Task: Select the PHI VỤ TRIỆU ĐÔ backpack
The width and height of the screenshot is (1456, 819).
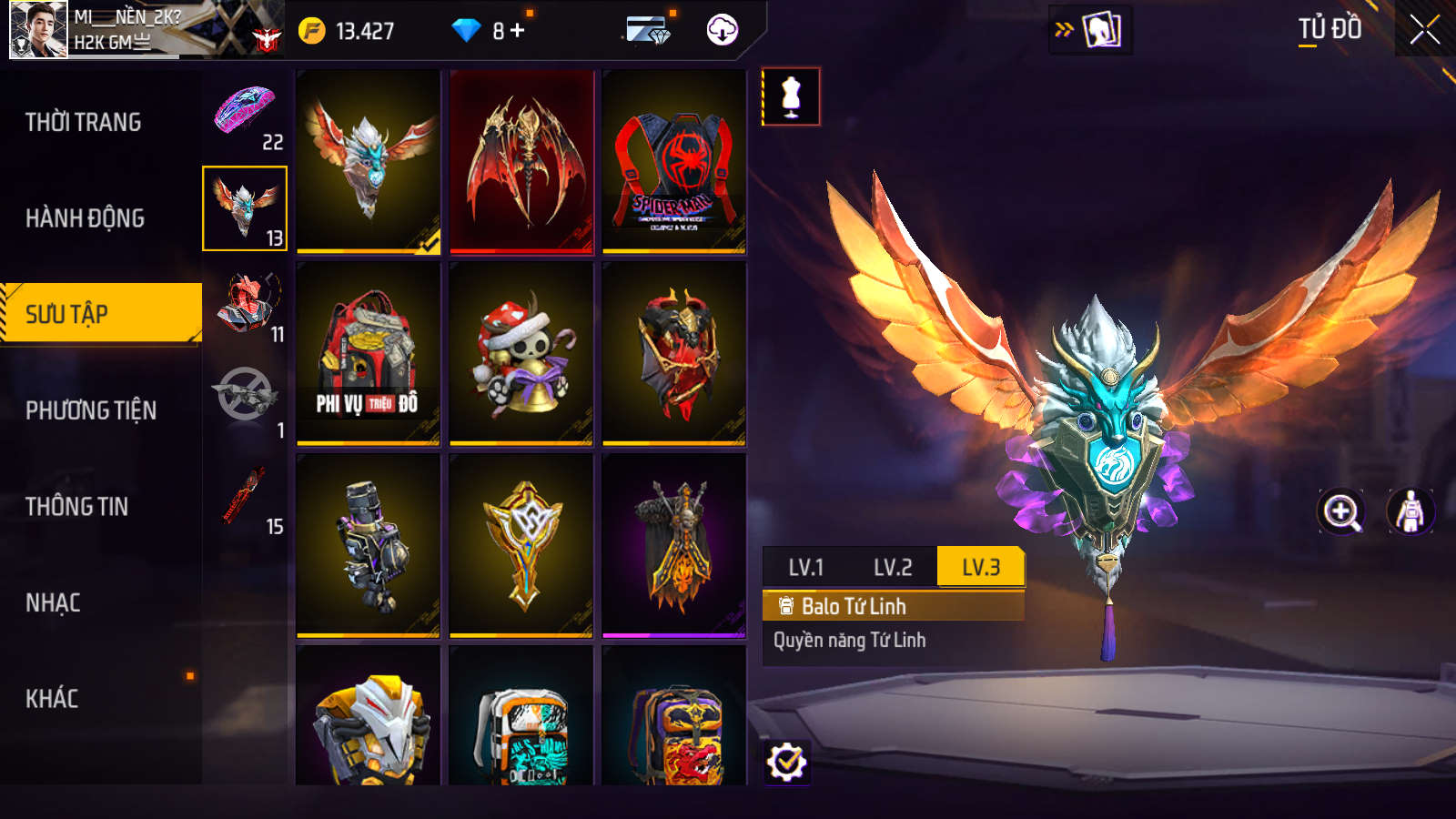Action: 369,354
